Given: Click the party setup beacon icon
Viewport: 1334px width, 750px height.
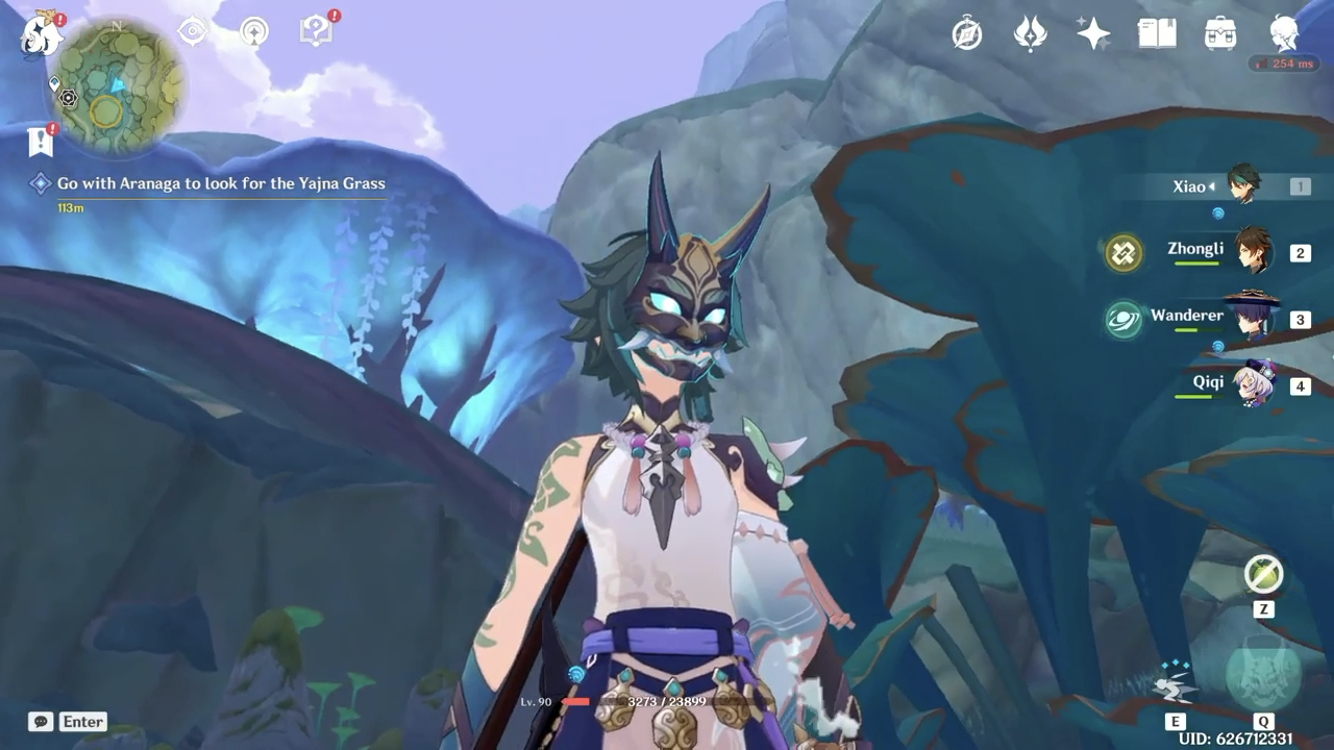Looking at the screenshot, I should [256, 32].
